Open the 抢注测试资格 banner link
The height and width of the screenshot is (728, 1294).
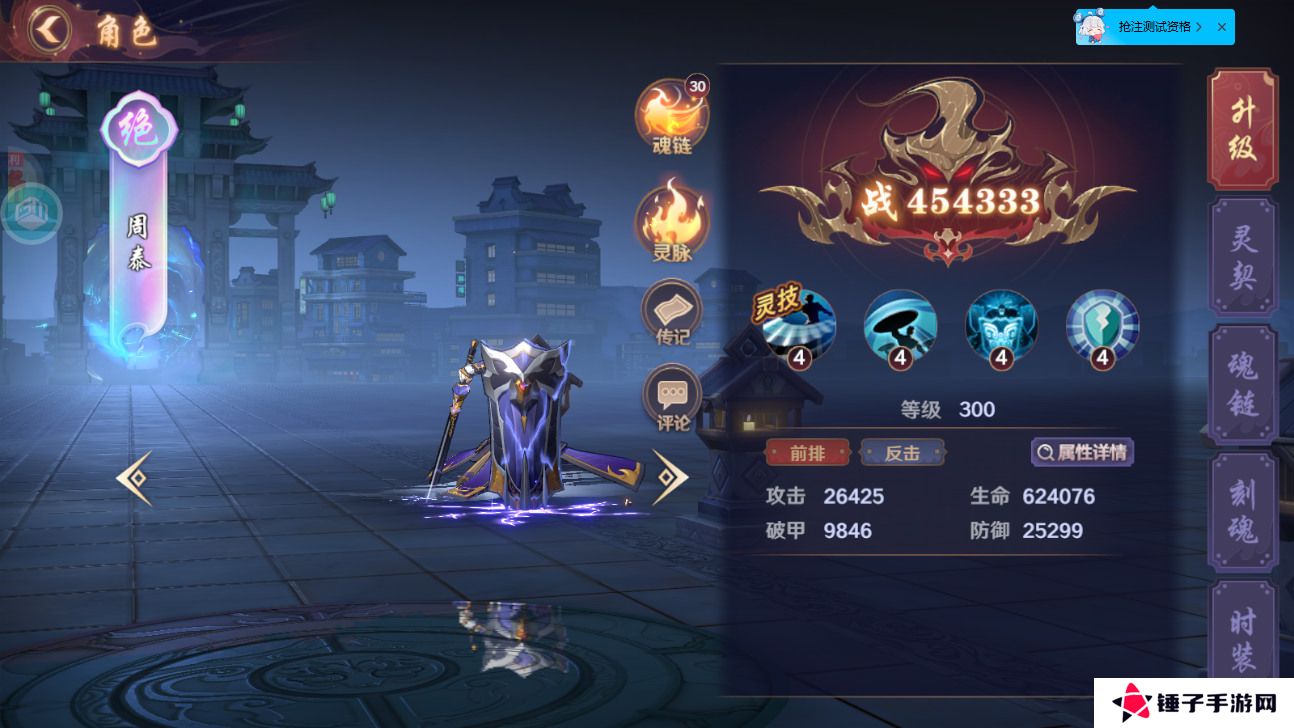[x=1152, y=27]
